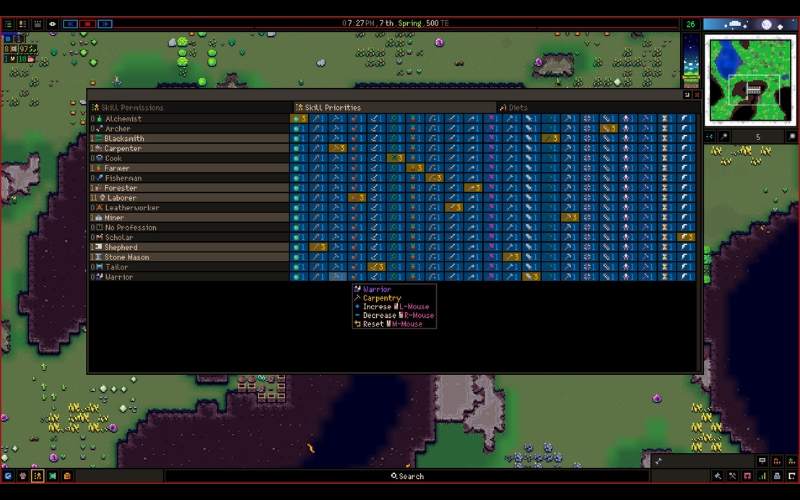Screen dimensions: 800x500
Task: Open the Diets tab
Action: click(518, 107)
